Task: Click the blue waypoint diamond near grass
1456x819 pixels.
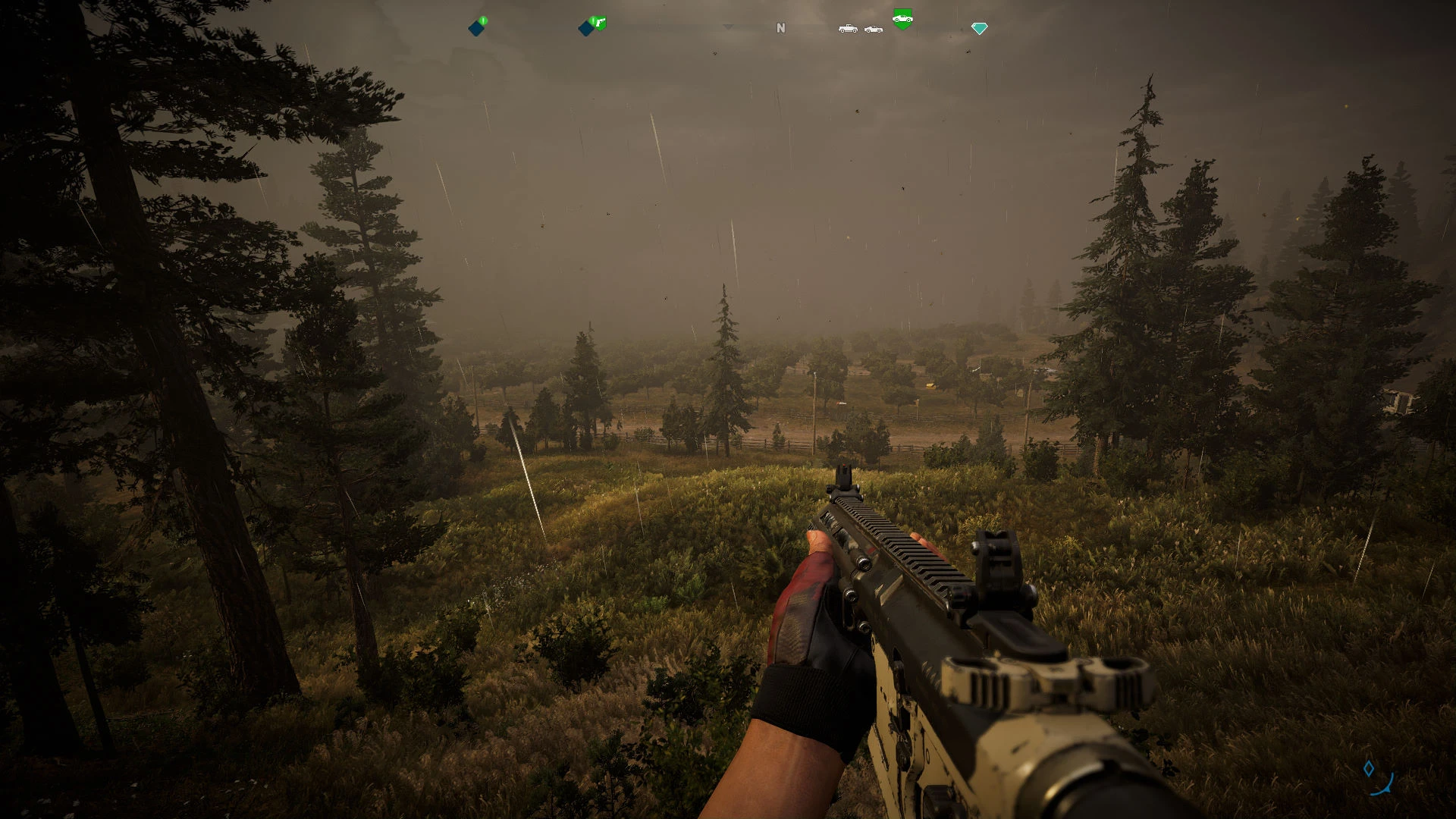Action: click(1369, 767)
